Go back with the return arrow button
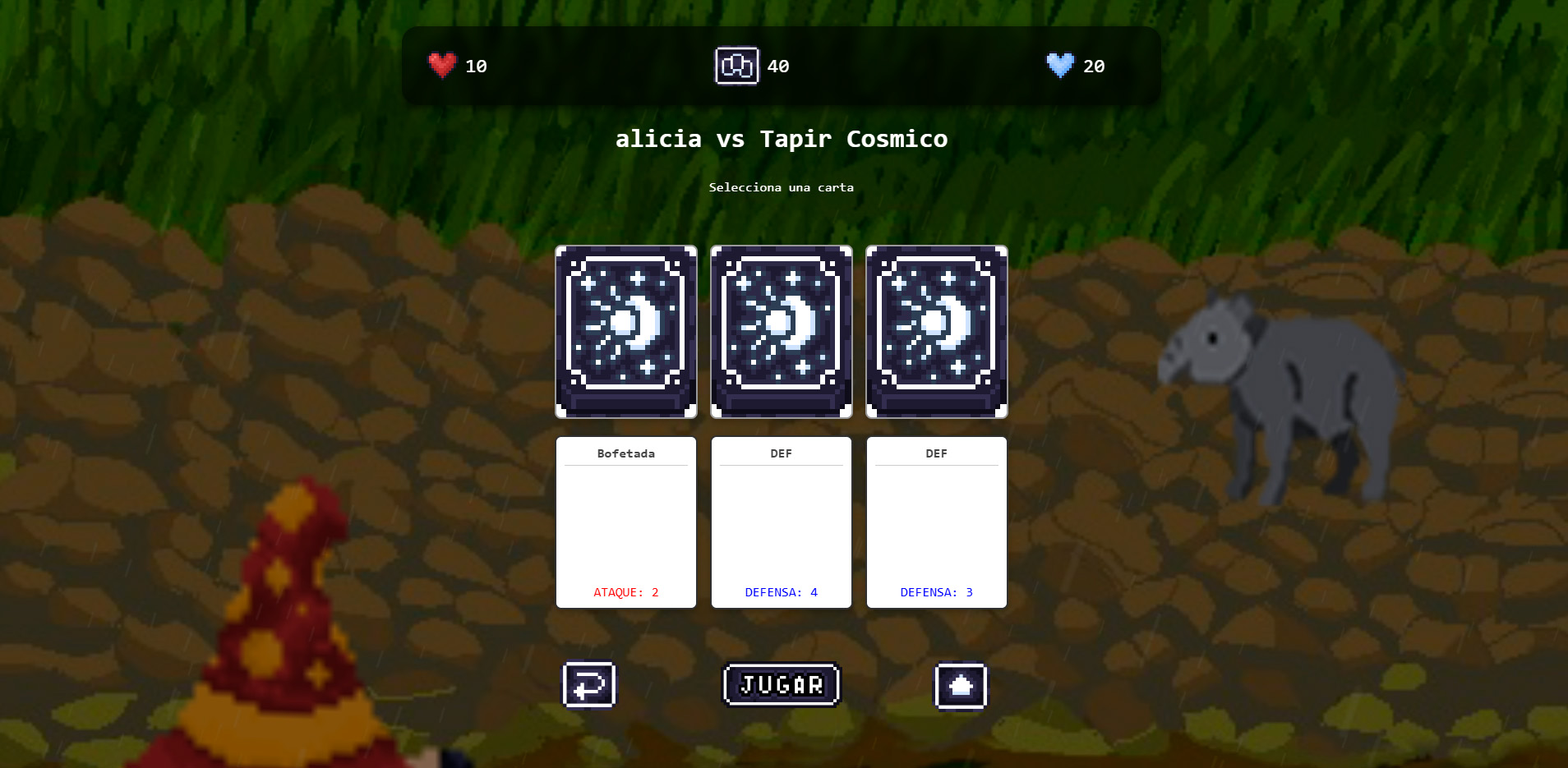 tap(589, 684)
